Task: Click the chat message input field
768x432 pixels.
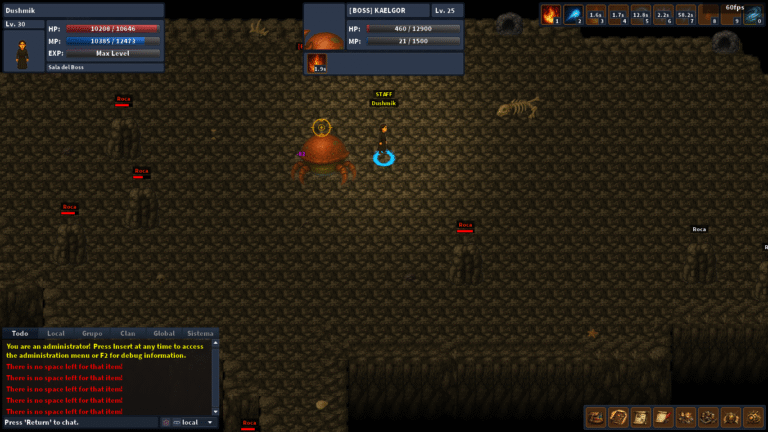Action: click(x=80, y=422)
